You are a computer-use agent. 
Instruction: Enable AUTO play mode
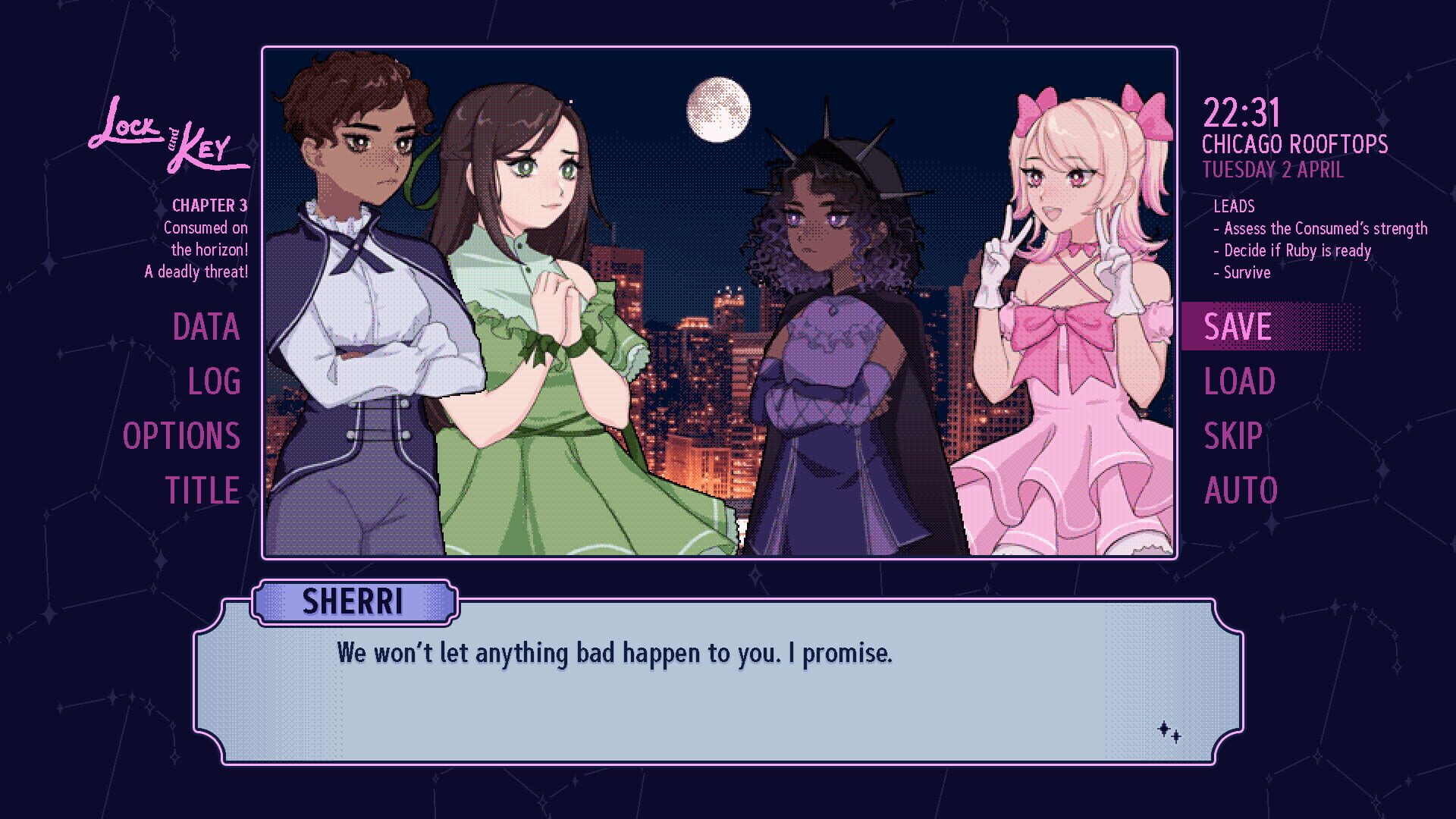[x=1241, y=490]
